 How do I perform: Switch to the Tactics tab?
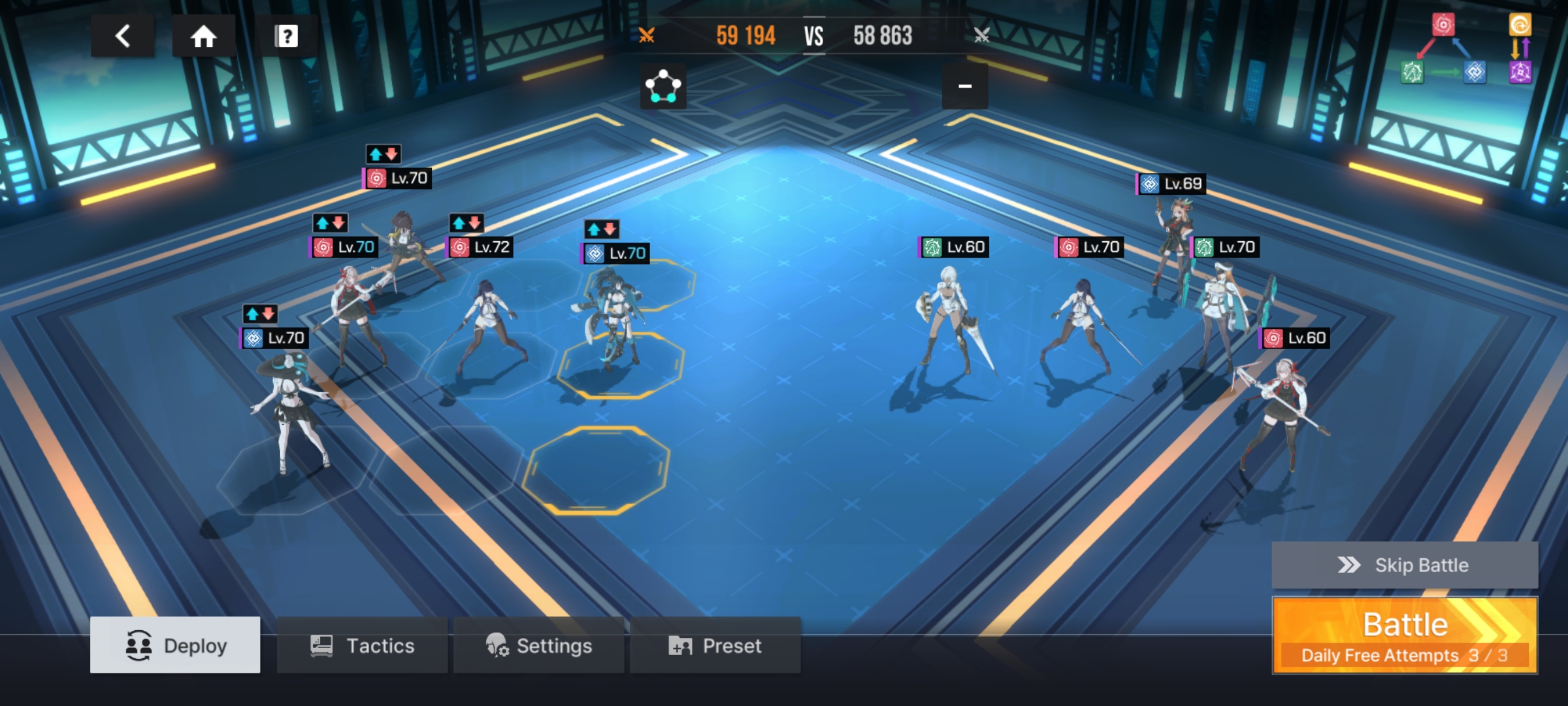tap(363, 645)
